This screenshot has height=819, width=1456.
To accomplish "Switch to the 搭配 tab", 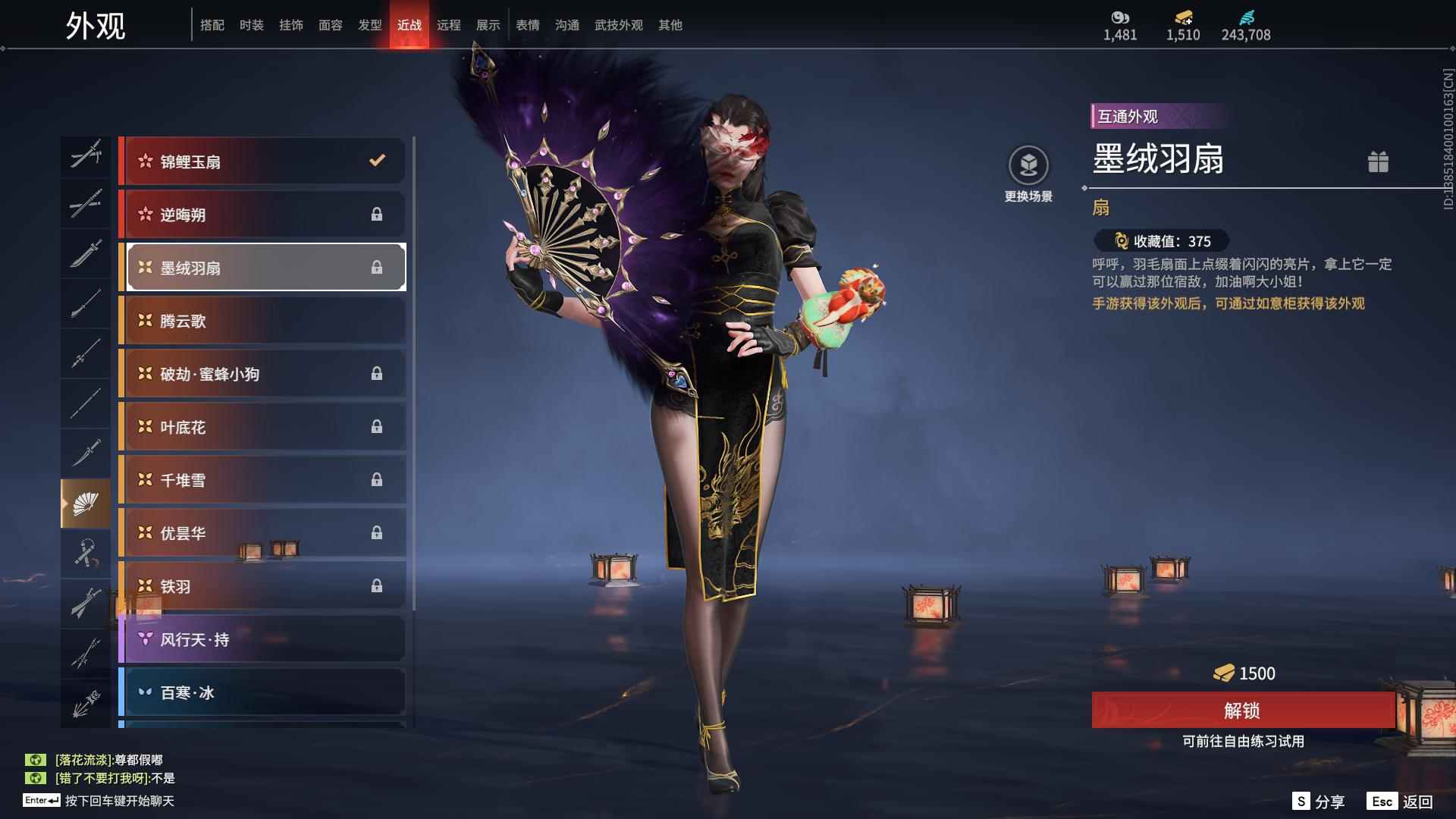I will pyautogui.click(x=212, y=25).
